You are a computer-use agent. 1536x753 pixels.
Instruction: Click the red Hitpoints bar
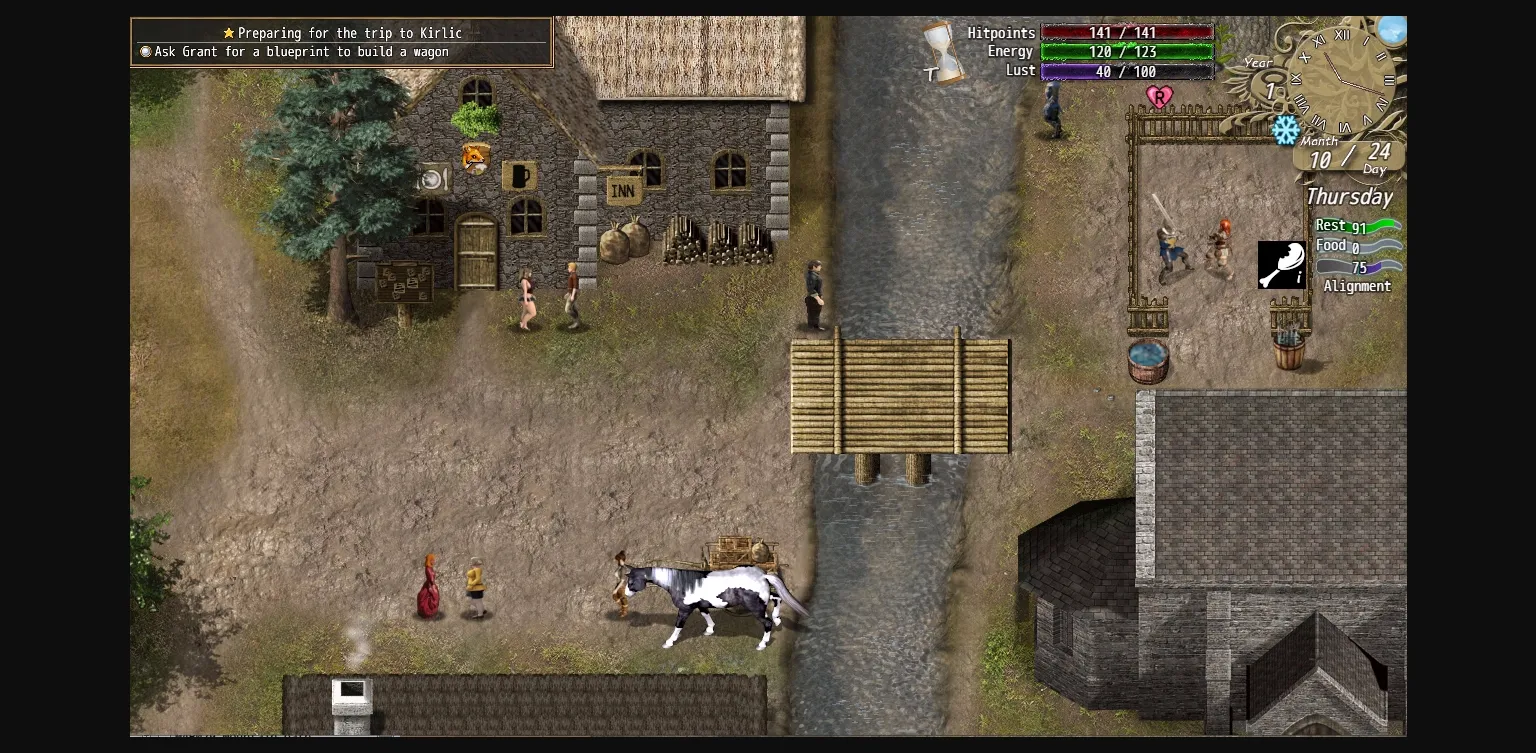click(1127, 32)
